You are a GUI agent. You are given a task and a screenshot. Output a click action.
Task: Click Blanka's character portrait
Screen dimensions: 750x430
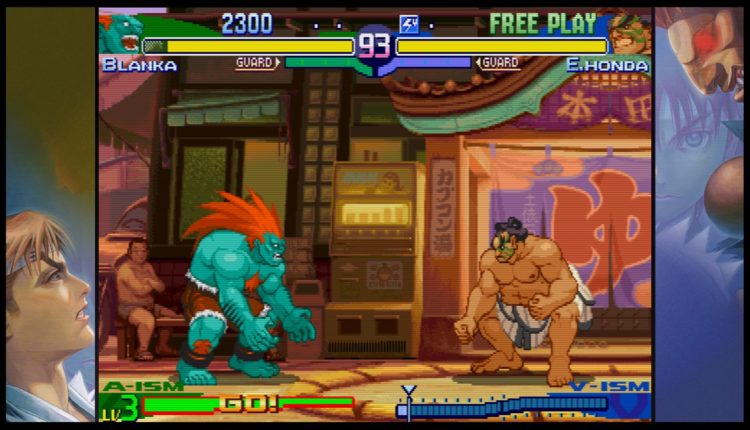point(121,32)
